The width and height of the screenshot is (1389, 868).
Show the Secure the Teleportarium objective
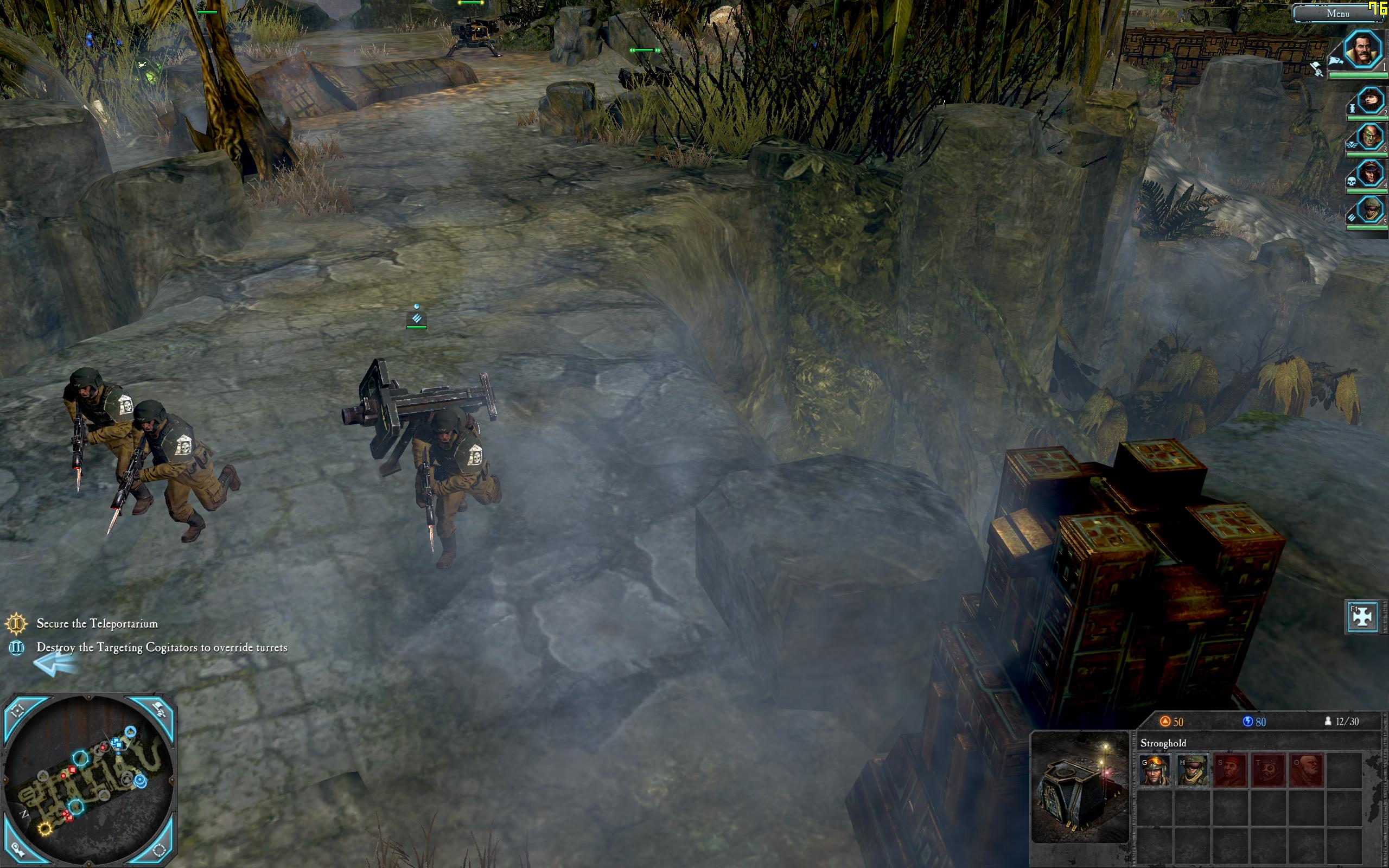tap(97, 623)
